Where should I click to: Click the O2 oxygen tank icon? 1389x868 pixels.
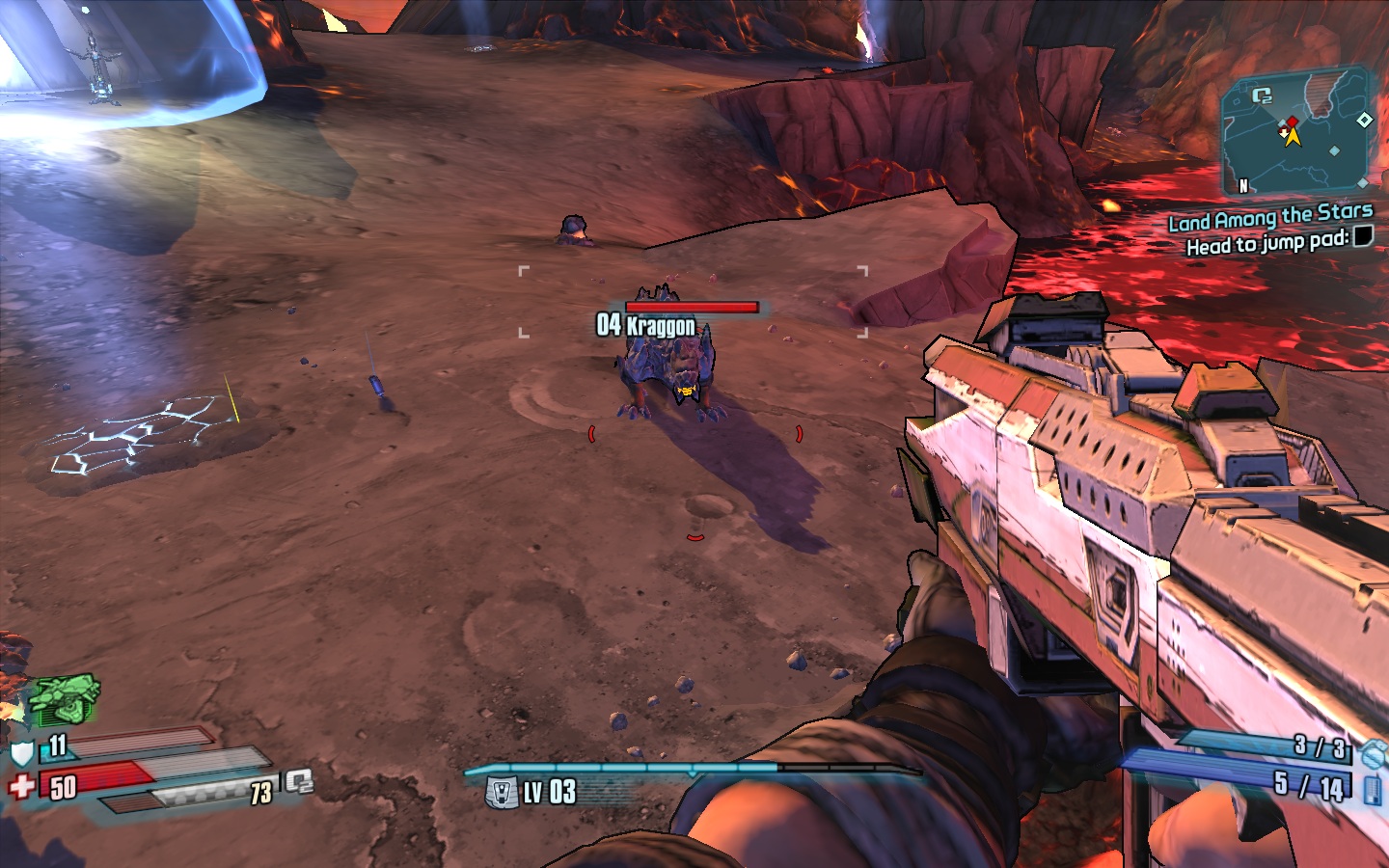pyautogui.click(x=298, y=782)
